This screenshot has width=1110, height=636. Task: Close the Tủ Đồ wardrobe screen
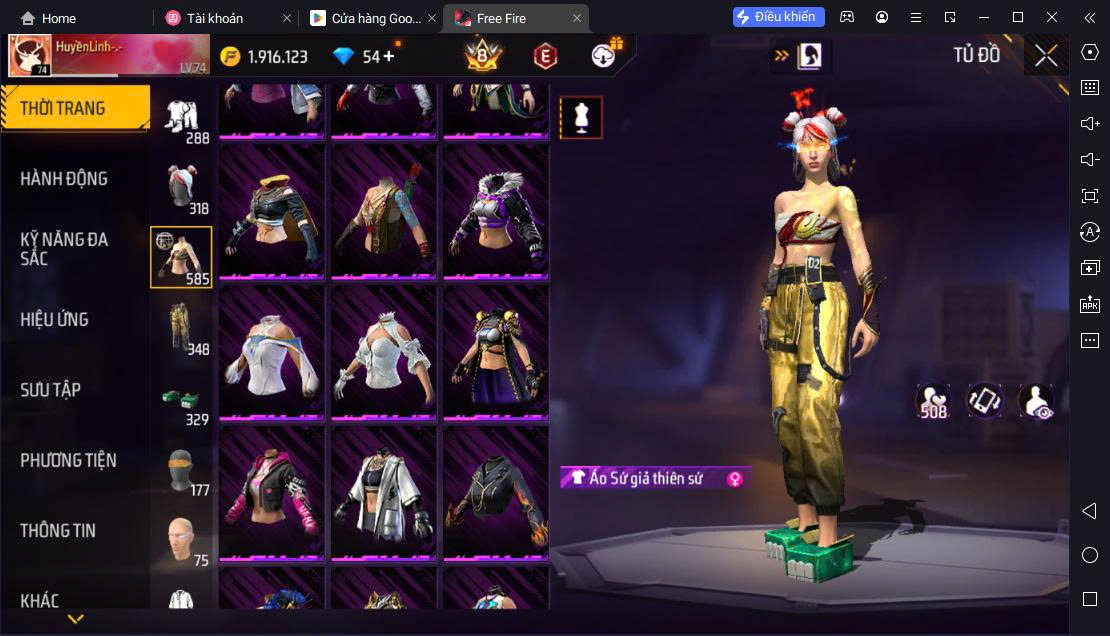[x=1046, y=56]
